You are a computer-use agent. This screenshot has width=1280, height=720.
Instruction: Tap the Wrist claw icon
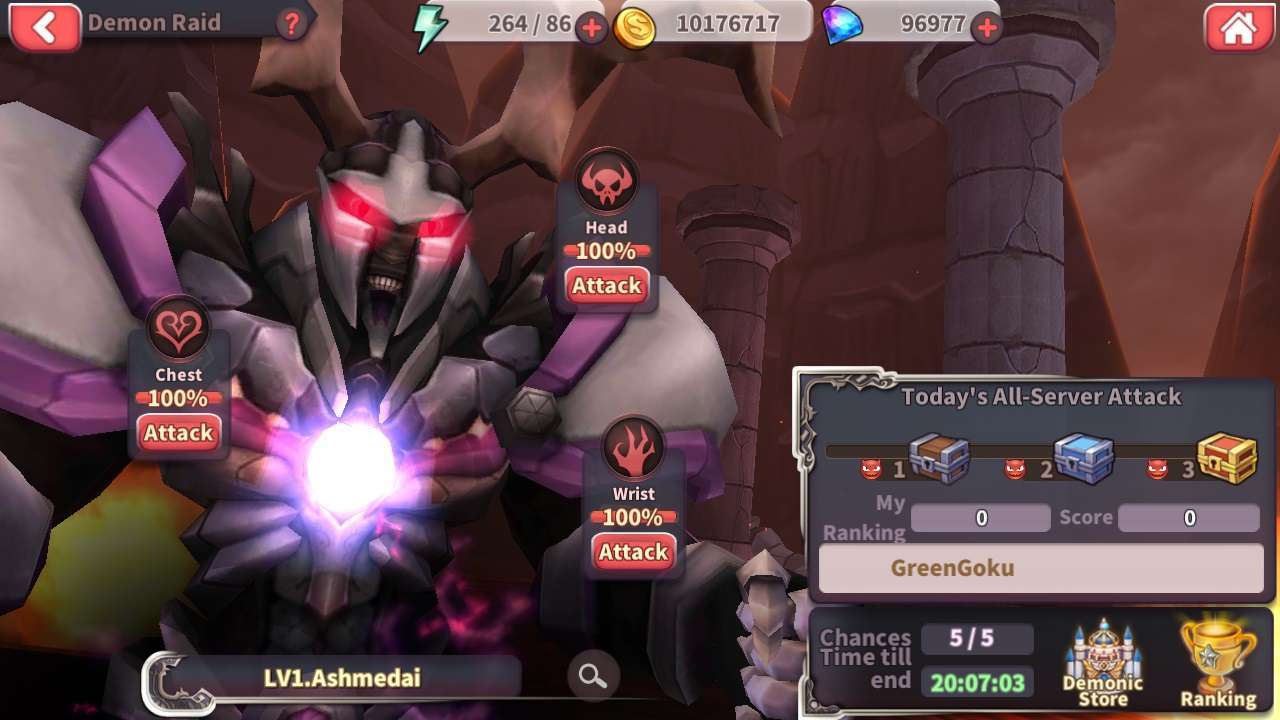click(634, 450)
